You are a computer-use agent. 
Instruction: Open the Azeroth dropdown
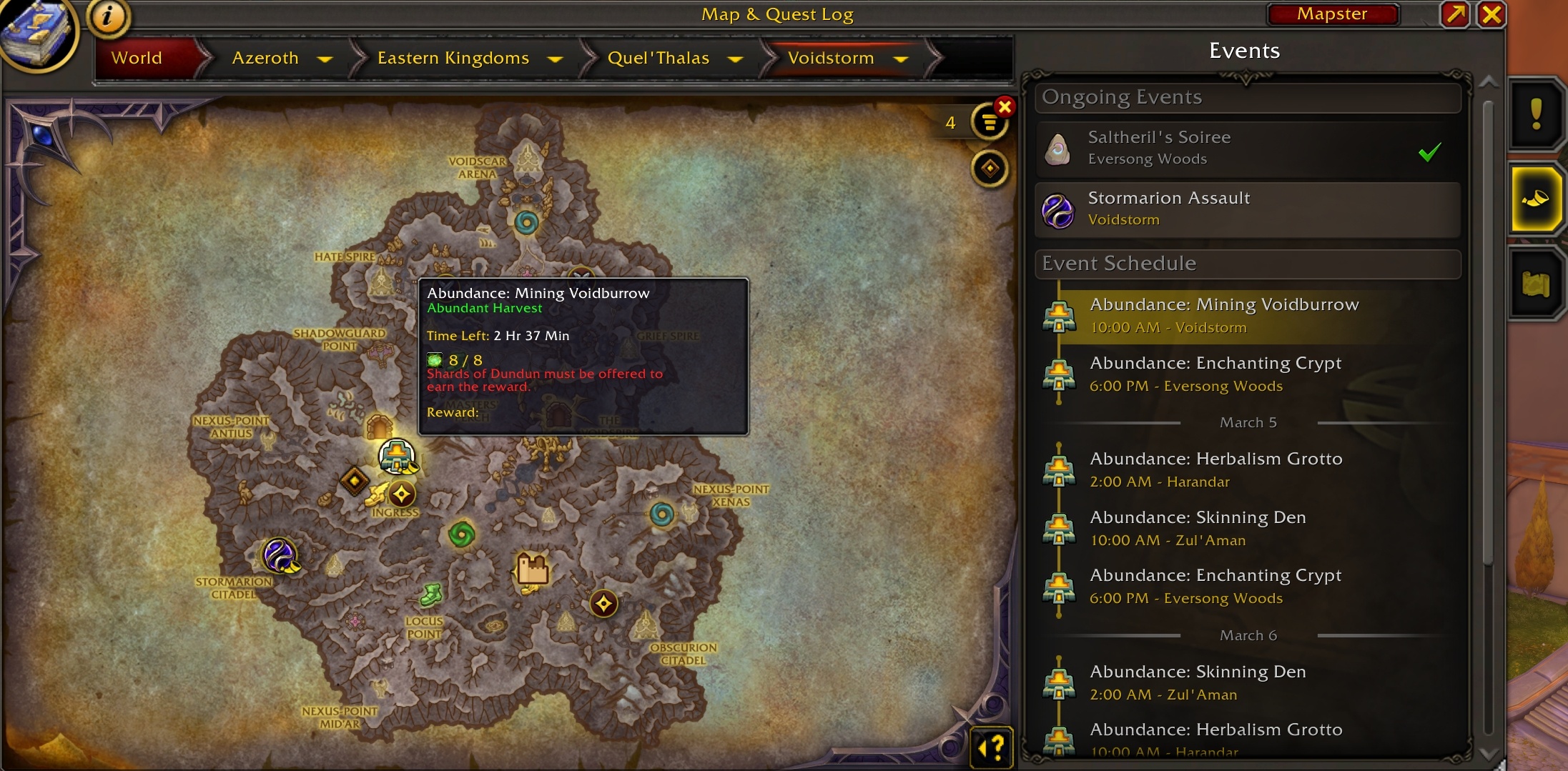tap(325, 59)
